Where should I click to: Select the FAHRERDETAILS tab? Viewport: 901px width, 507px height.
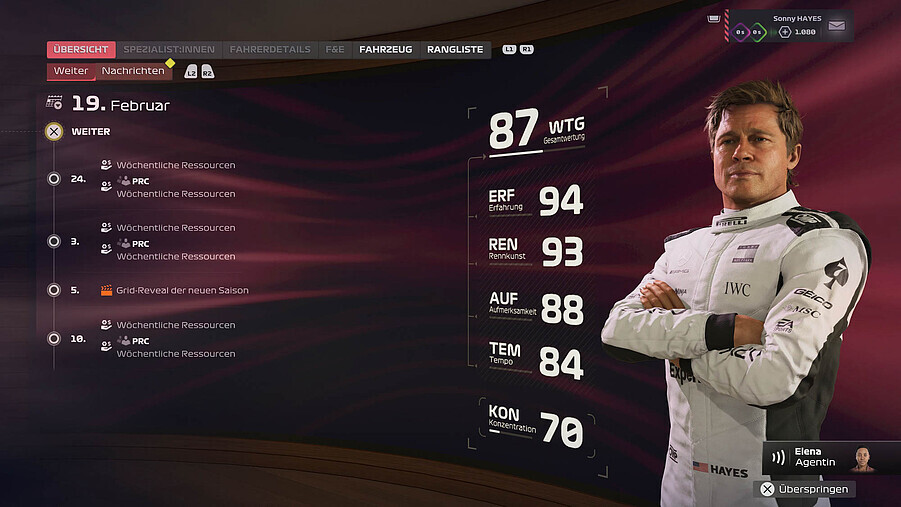point(270,49)
